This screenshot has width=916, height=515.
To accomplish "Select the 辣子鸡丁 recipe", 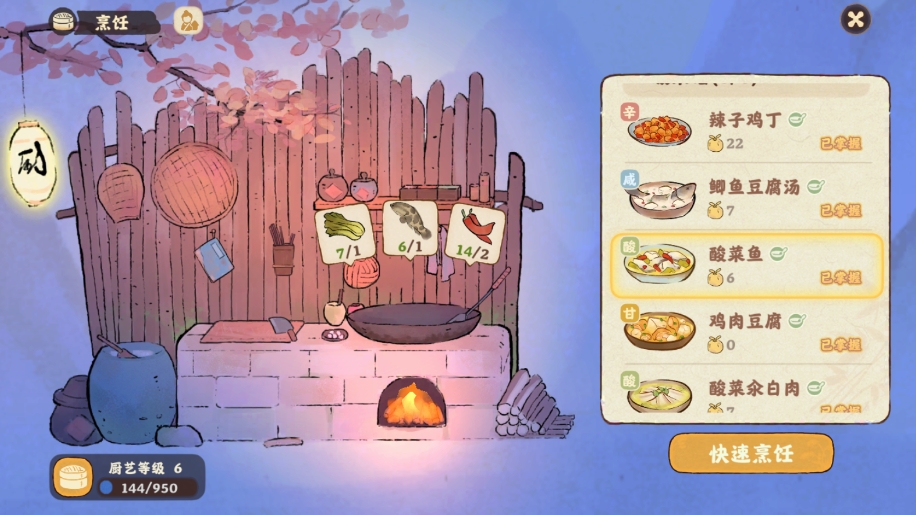I will pyautogui.click(x=744, y=130).
